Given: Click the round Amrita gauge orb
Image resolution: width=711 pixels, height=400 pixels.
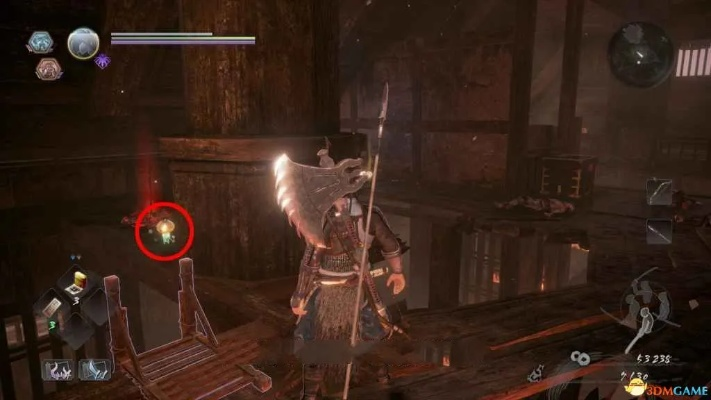Looking at the screenshot, I should click(x=83, y=43).
